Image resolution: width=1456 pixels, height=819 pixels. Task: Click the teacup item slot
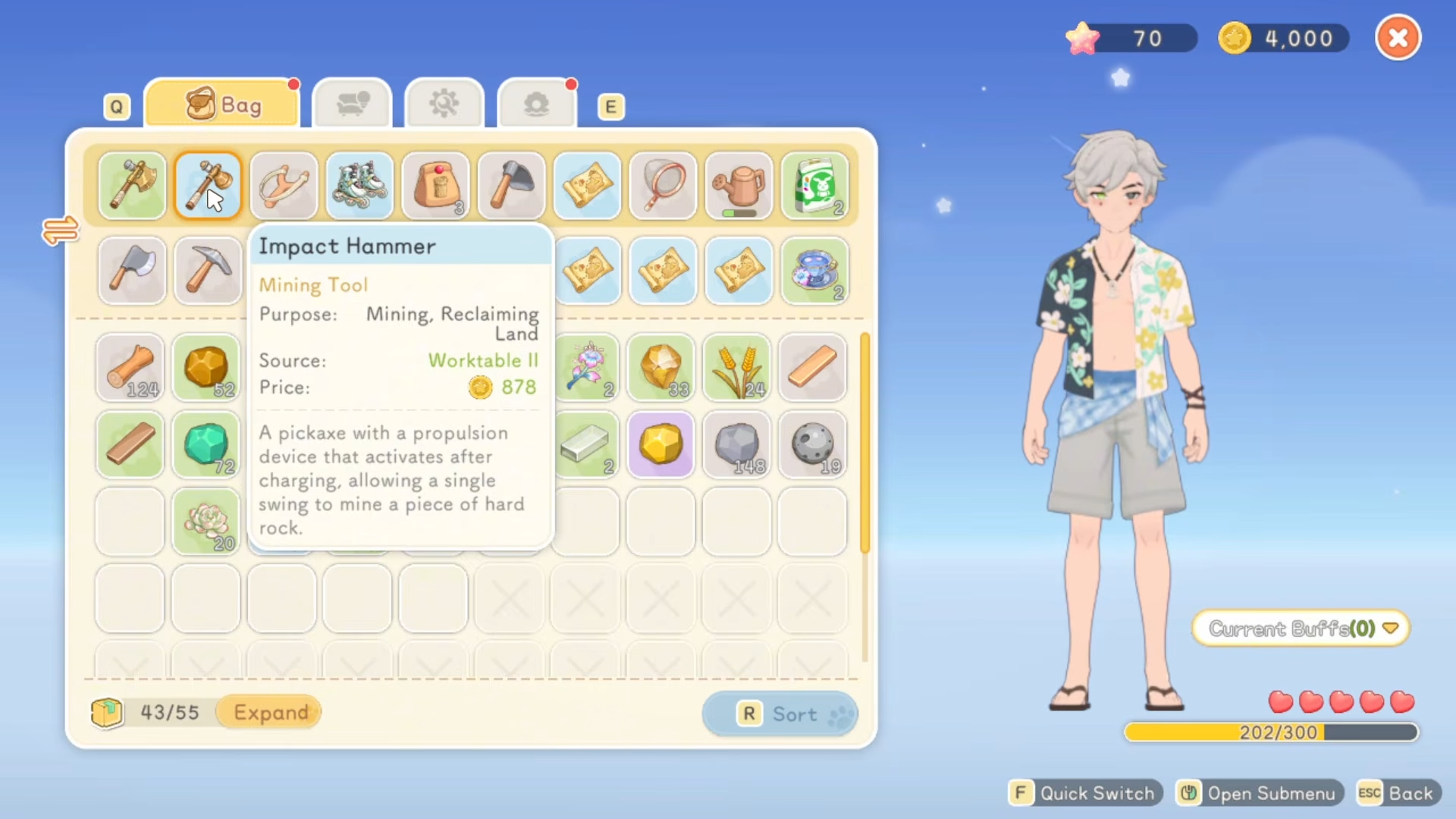814,271
